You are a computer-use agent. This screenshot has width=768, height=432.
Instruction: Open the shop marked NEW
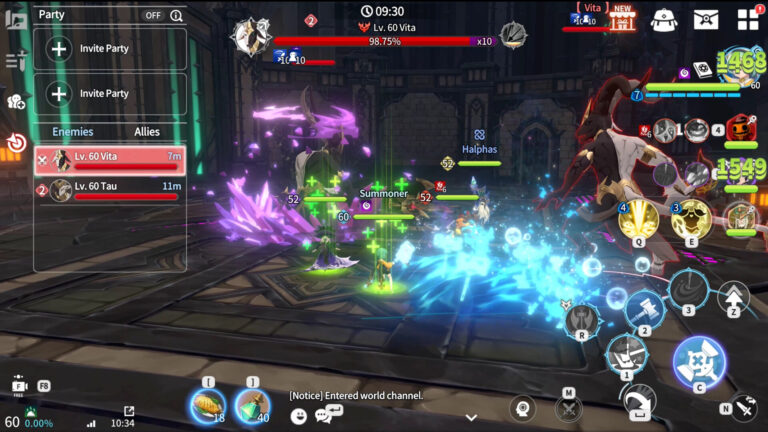tap(623, 18)
